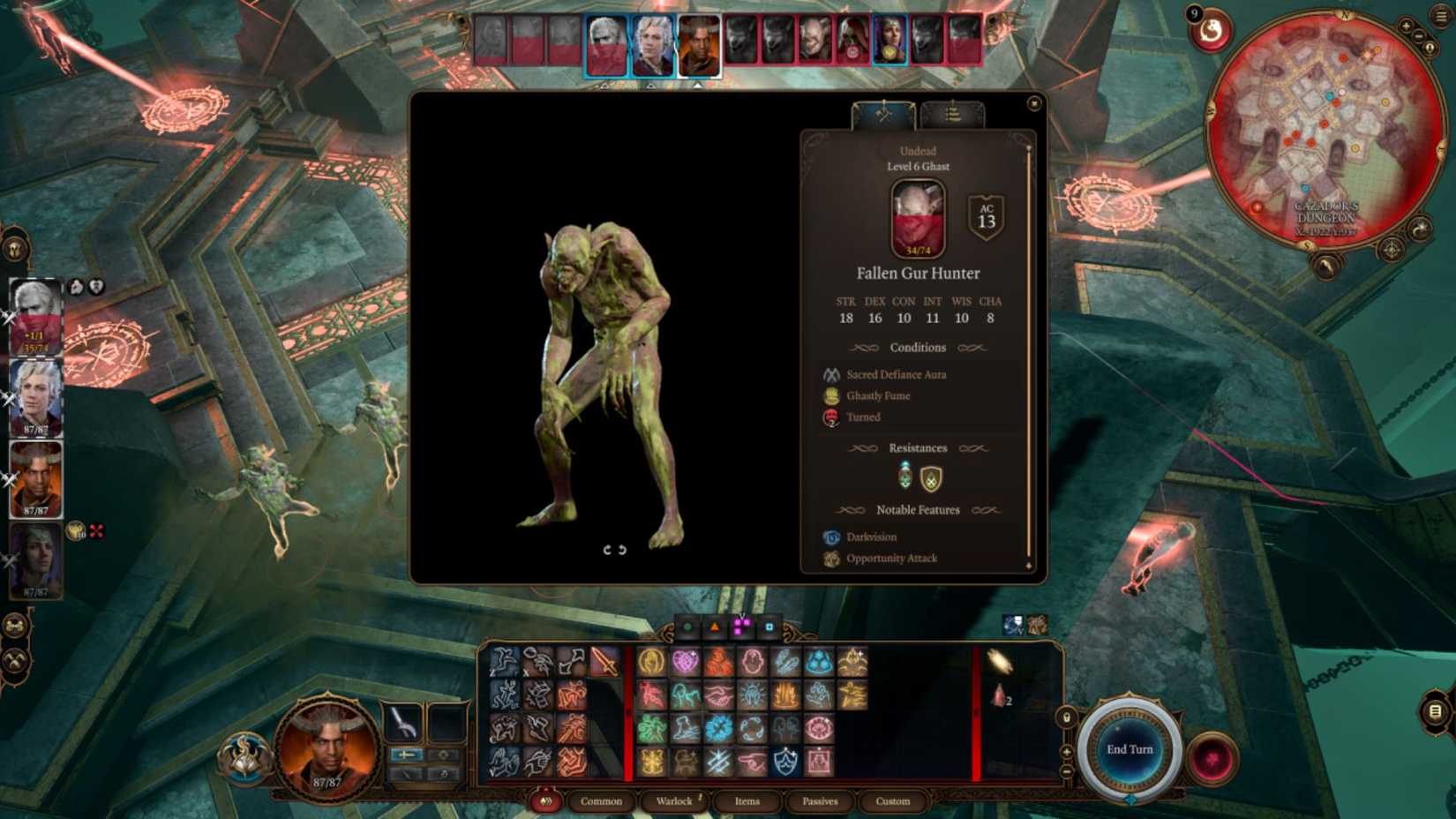The height and width of the screenshot is (819, 1456).
Task: Toggle the hotbar lock padlock
Action: pyautogui.click(x=1067, y=718)
